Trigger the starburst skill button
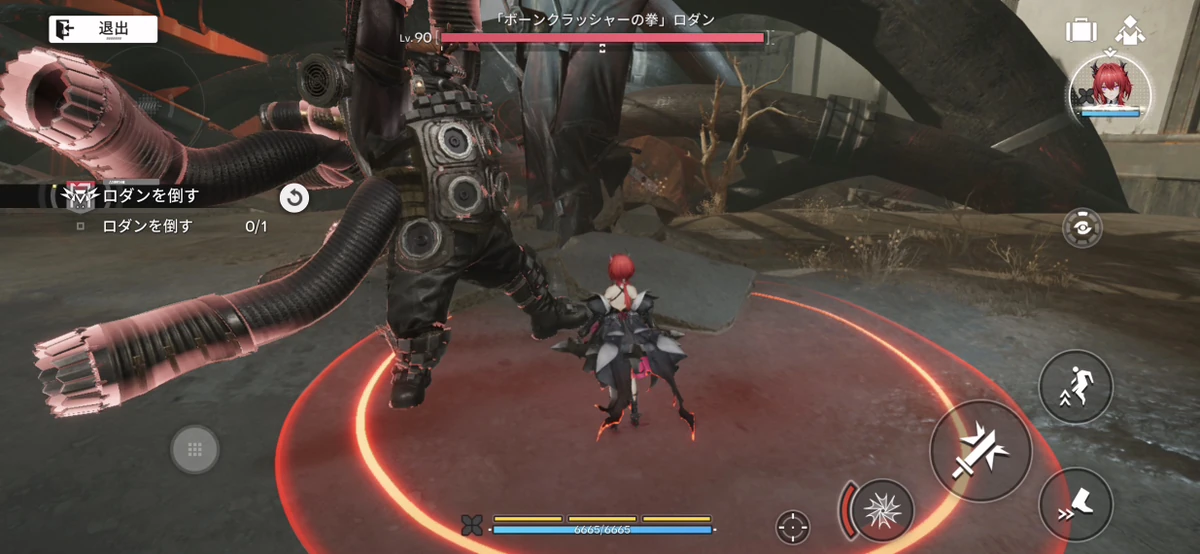 [881, 507]
